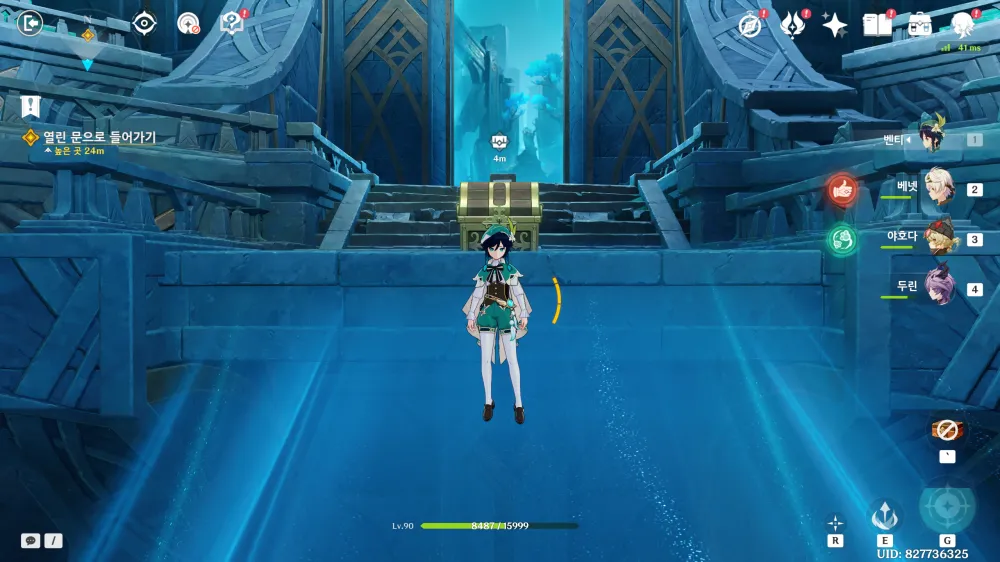Trigger 베넷's red elemental burst icon
Viewport: 1000px width, 562px height.
[843, 189]
